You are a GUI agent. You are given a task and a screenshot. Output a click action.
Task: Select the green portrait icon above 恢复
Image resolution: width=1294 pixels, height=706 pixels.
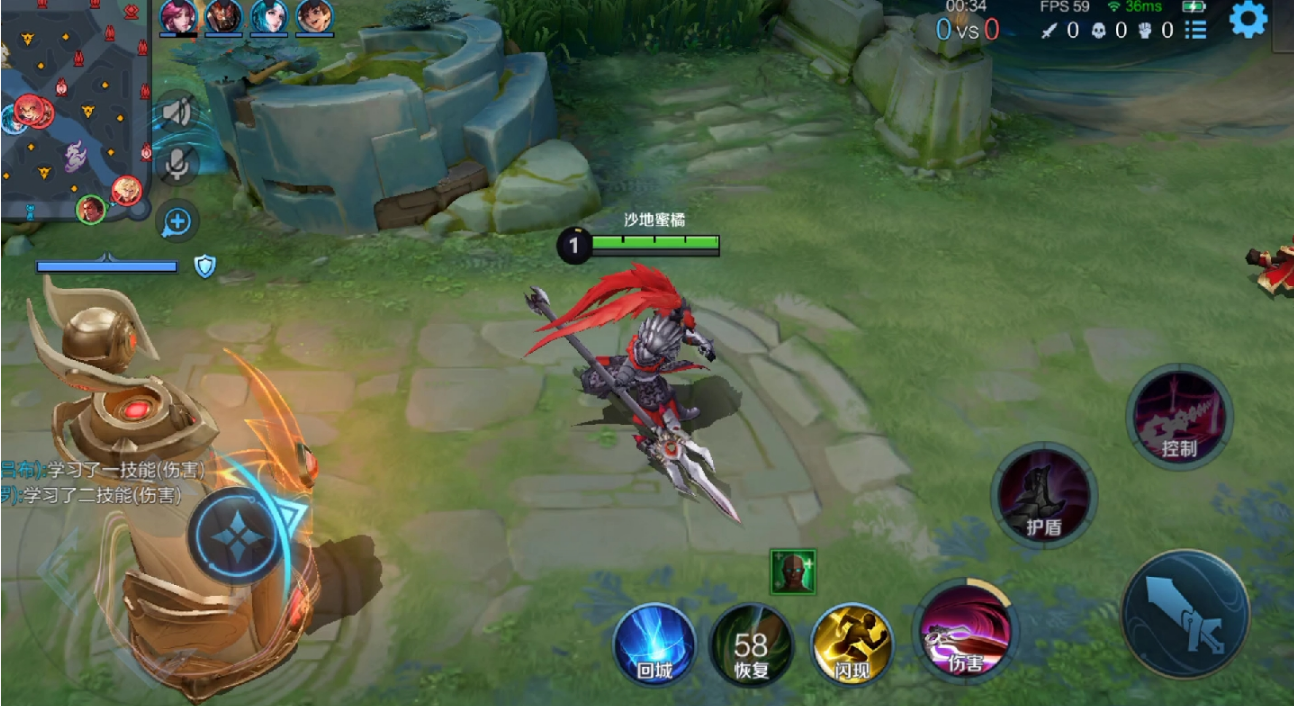(x=793, y=572)
